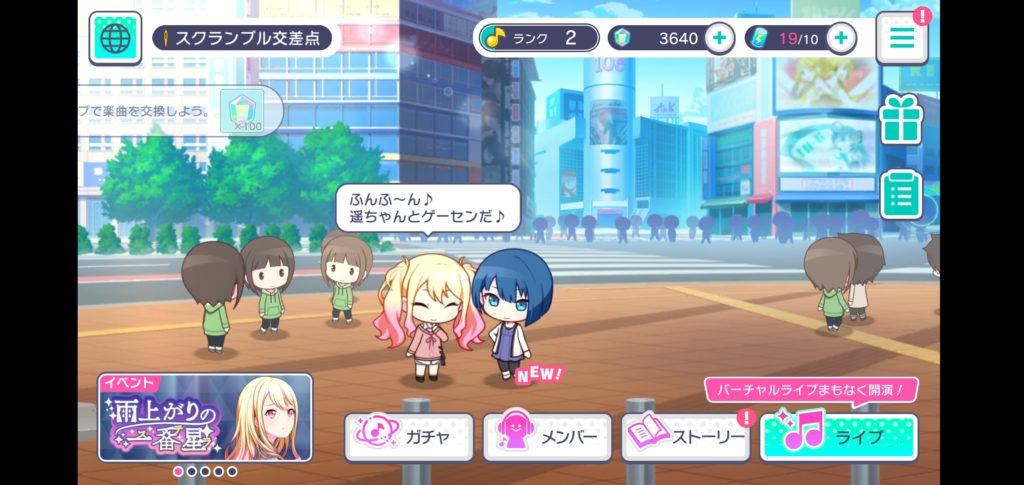1024x485 pixels.
Task: Tap the ランク player rank badge
Action: coord(538,38)
